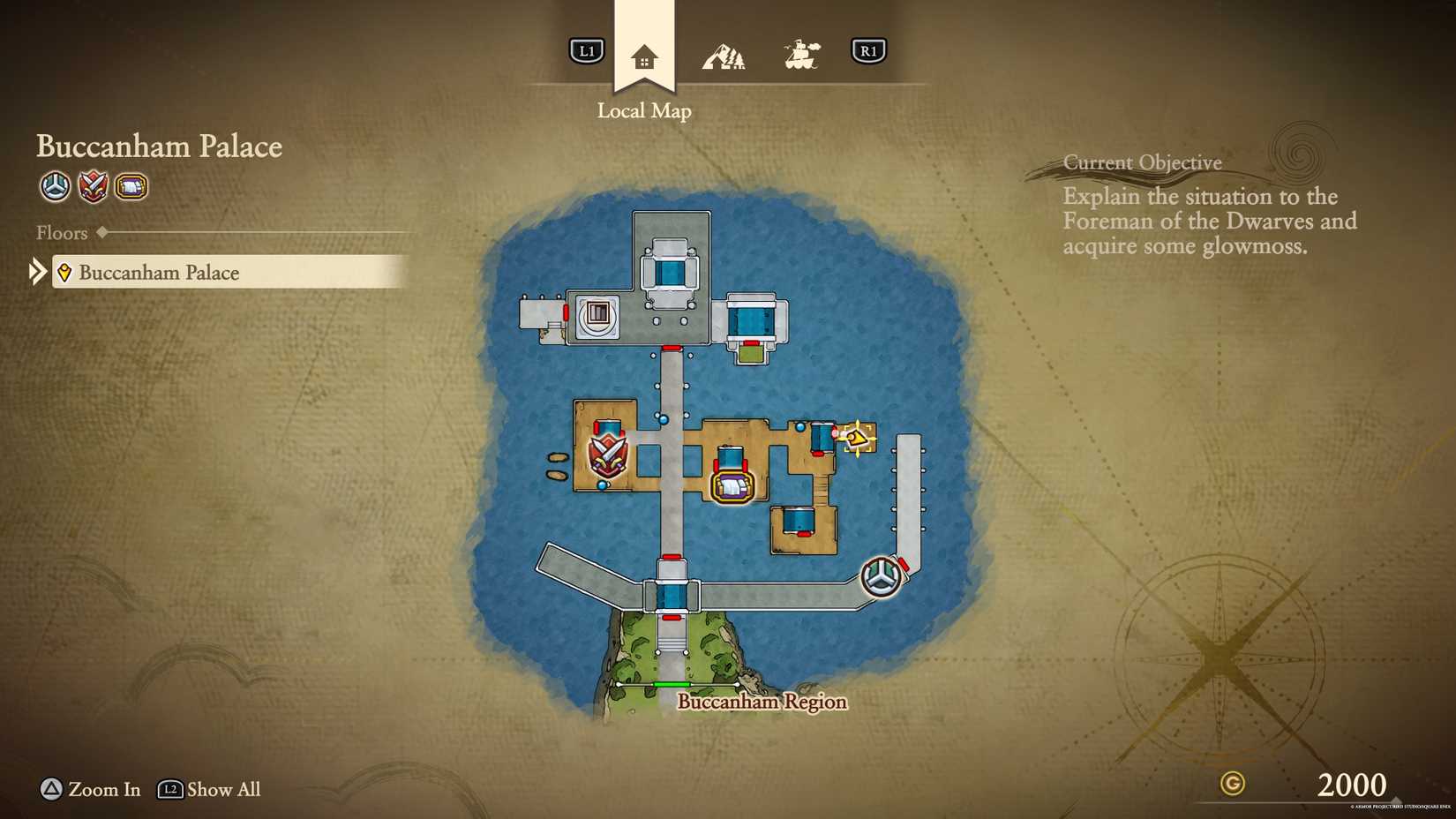Click the R1 shoulder button prompt
Viewport: 1456px width, 819px height.
(869, 50)
